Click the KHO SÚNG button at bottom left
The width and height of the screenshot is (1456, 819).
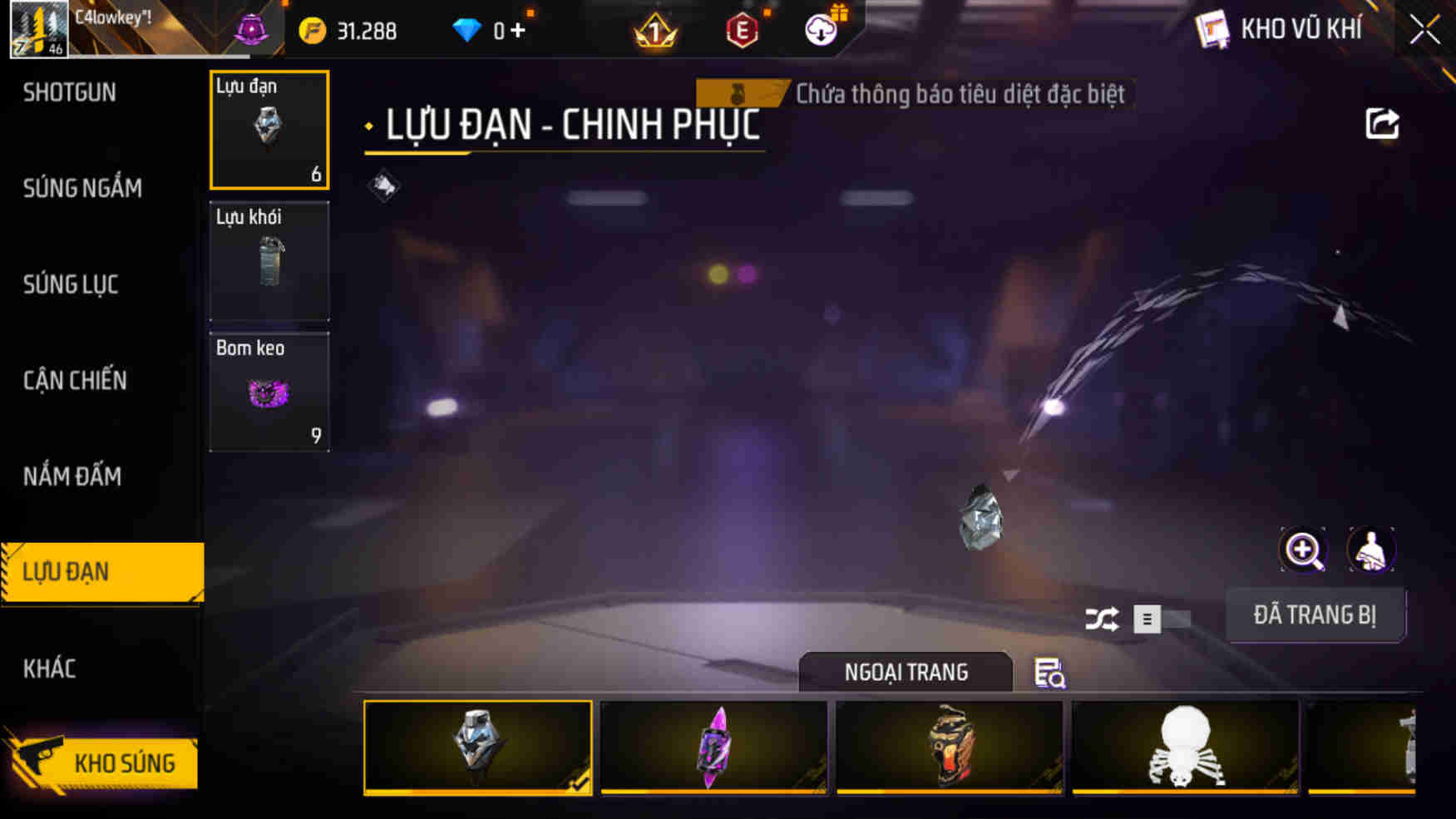[125, 762]
